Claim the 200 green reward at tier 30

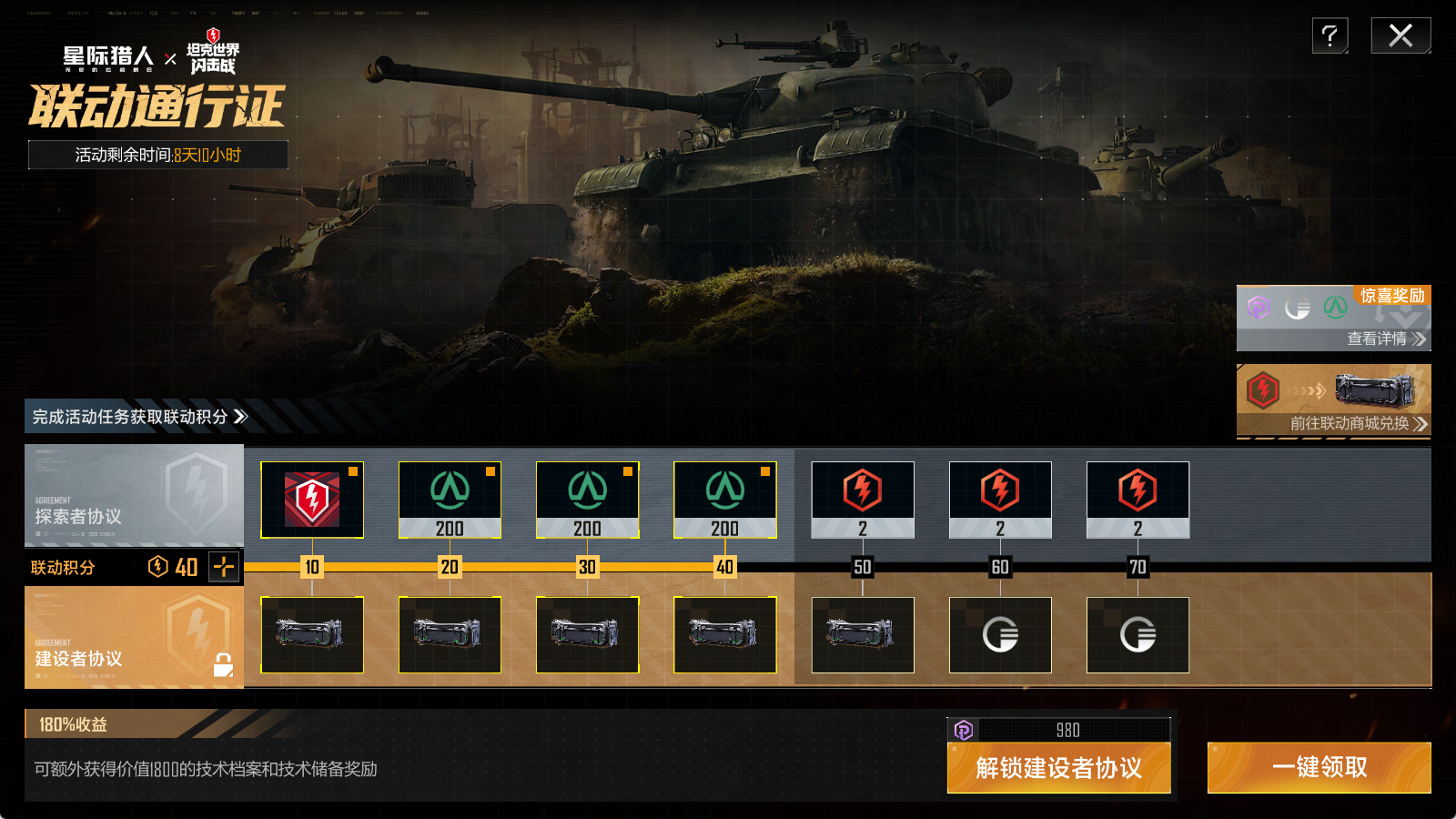point(587,500)
